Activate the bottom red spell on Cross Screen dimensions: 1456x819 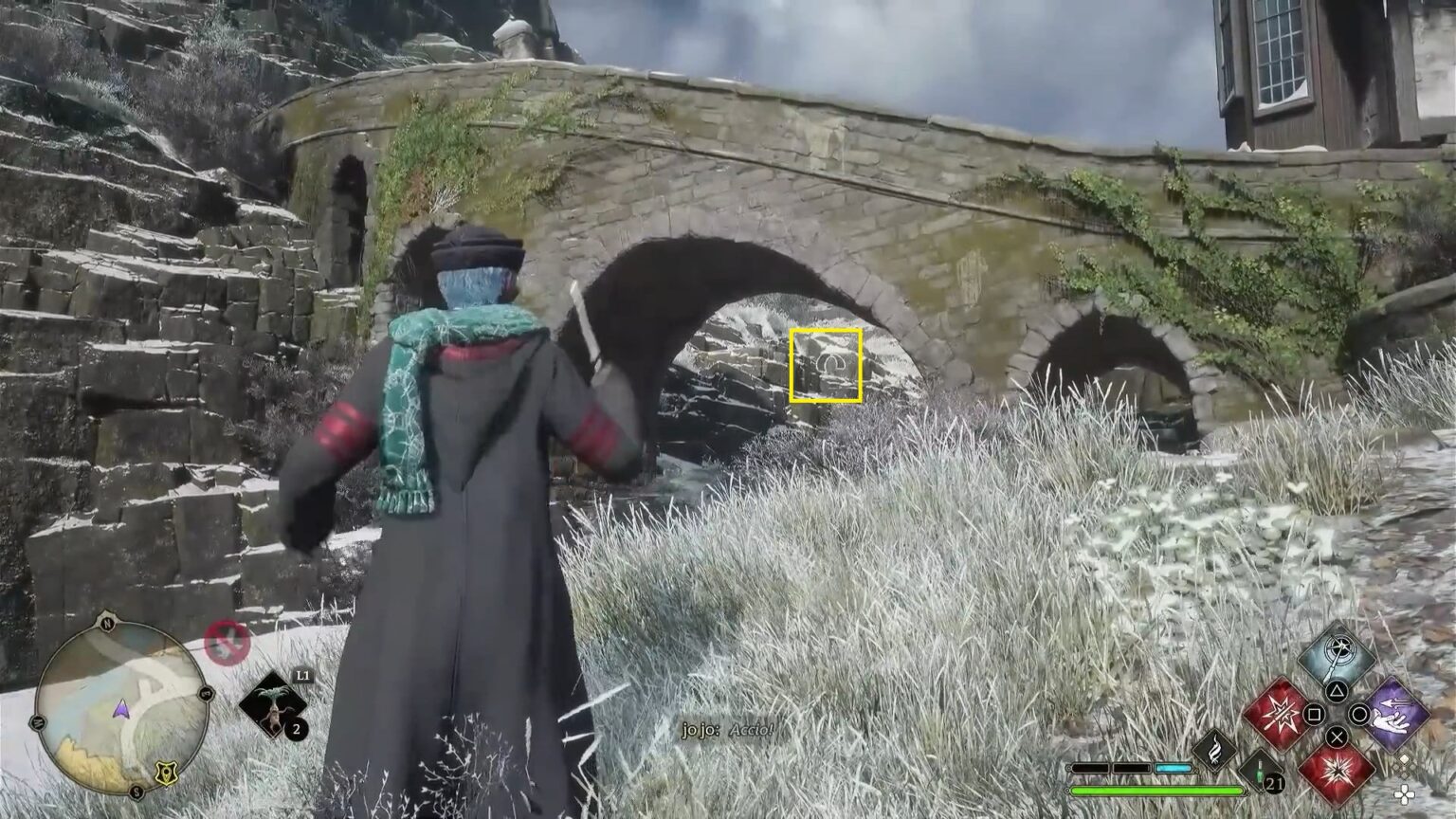pyautogui.click(x=1337, y=775)
